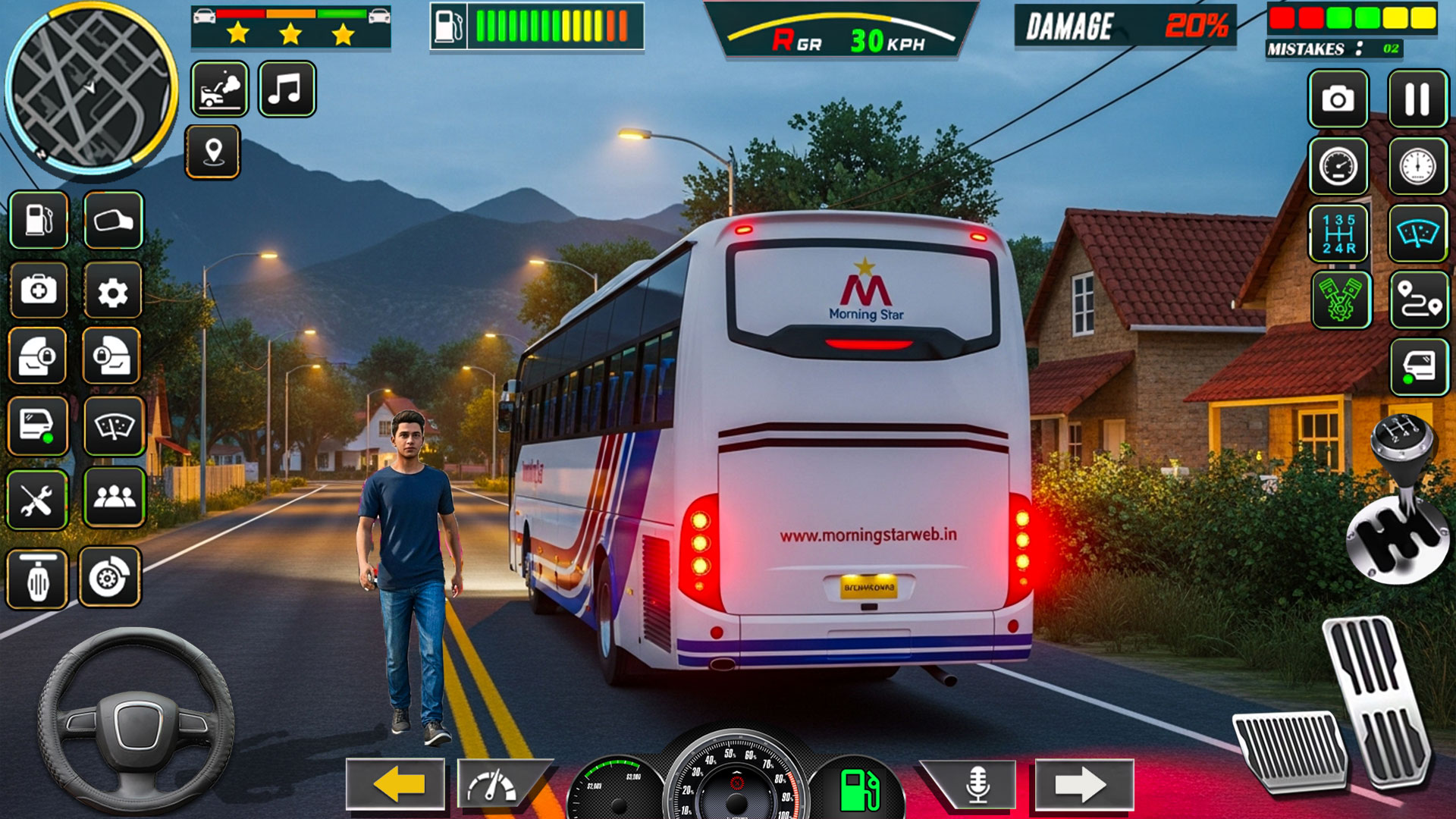The height and width of the screenshot is (819, 1456).
Task: Click the first aid kit icon
Action: point(38,292)
